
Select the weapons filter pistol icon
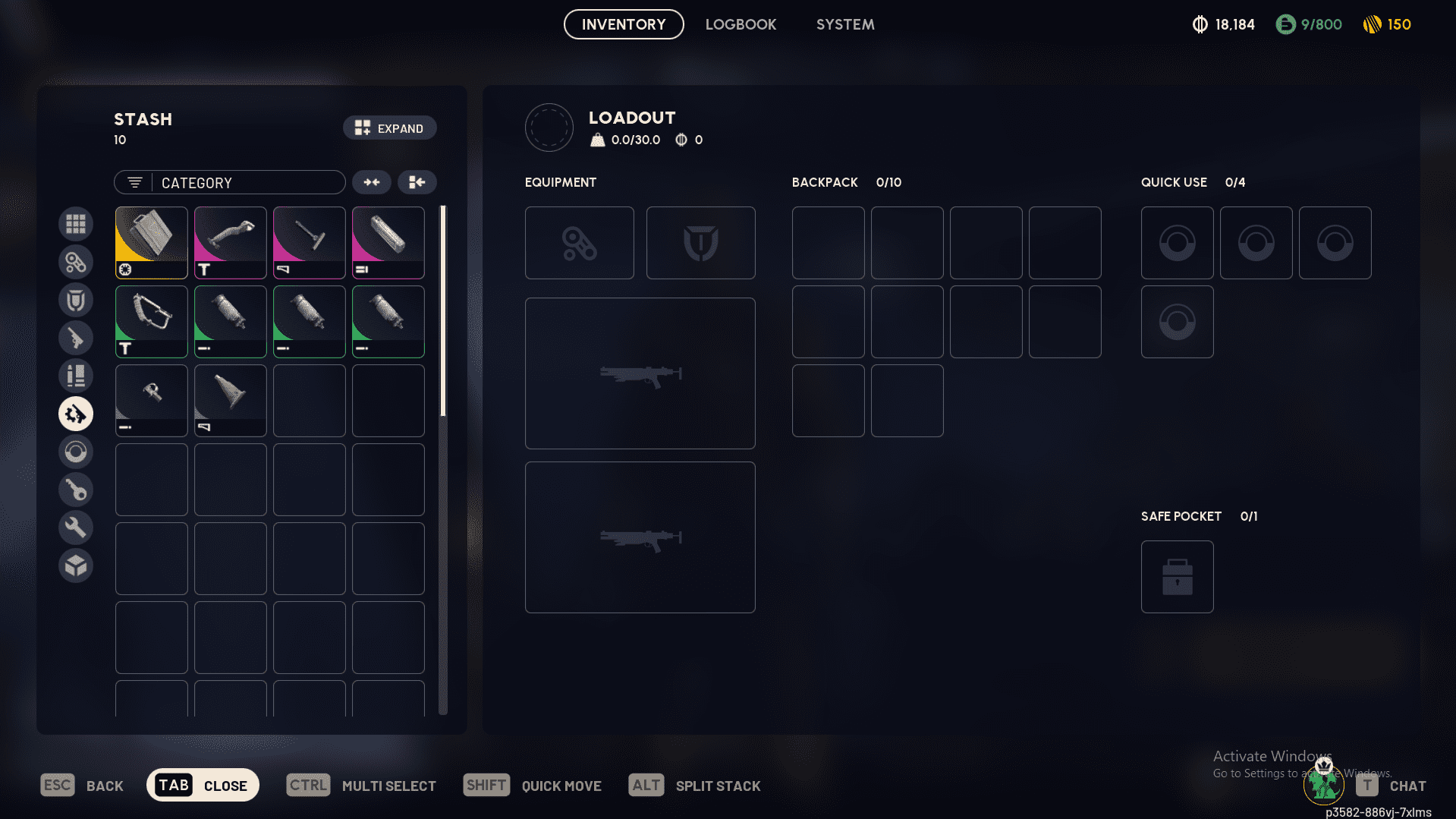point(76,338)
